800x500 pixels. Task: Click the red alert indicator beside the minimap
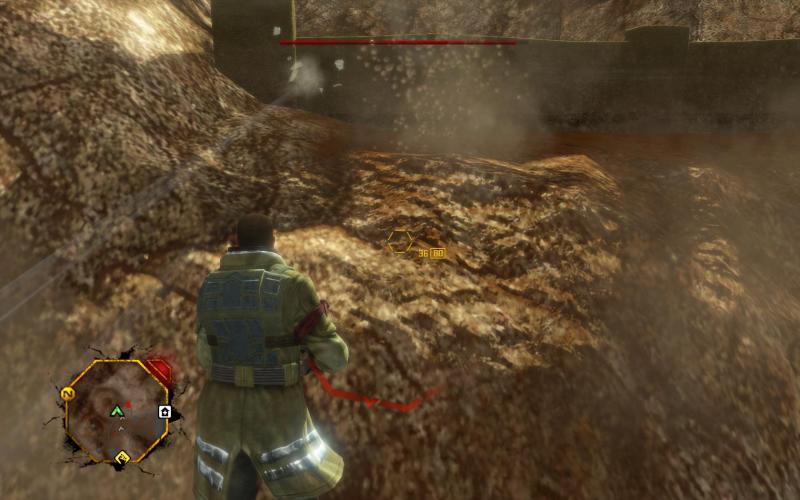click(x=160, y=373)
